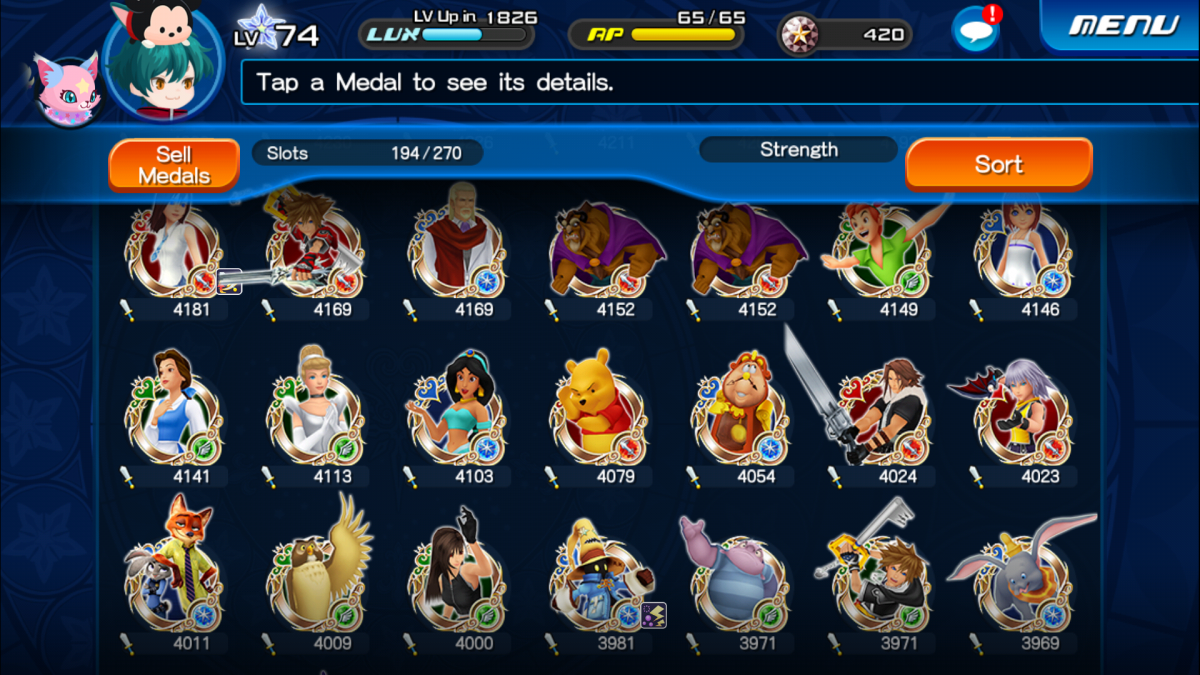This screenshot has height=675, width=1200.
Task: Pick the Cogsworth medal with 4054 strength
Action: pos(738,414)
